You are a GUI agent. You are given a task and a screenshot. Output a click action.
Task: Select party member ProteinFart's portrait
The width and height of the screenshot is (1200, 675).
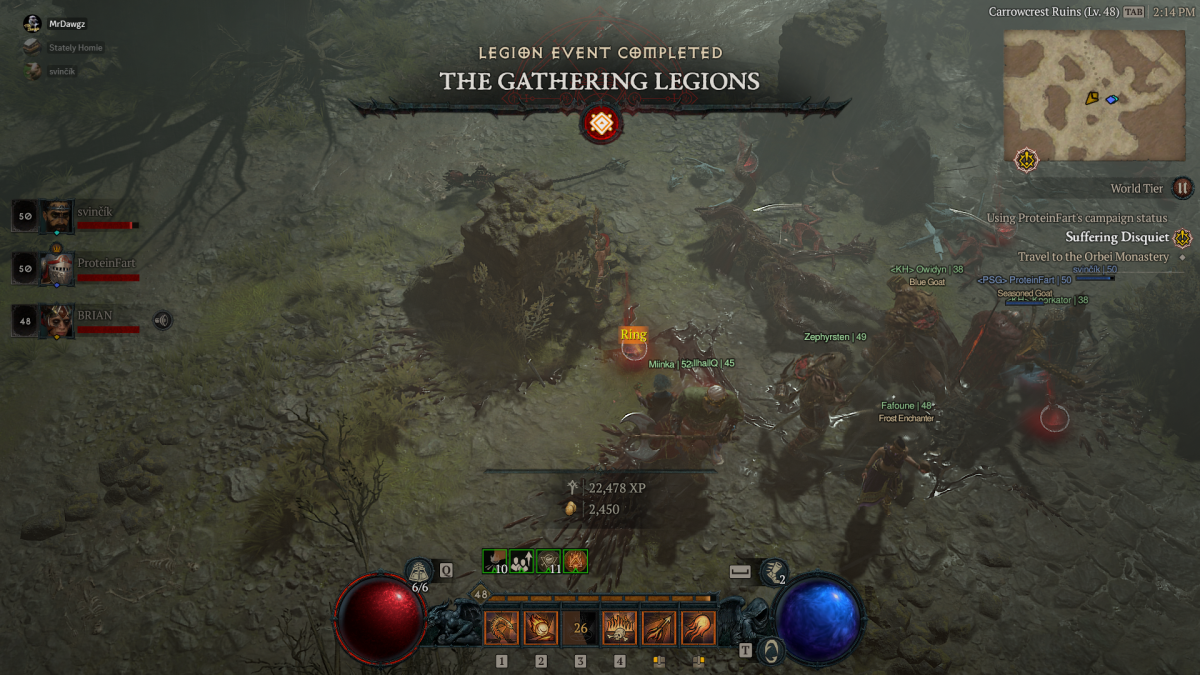coord(58,268)
